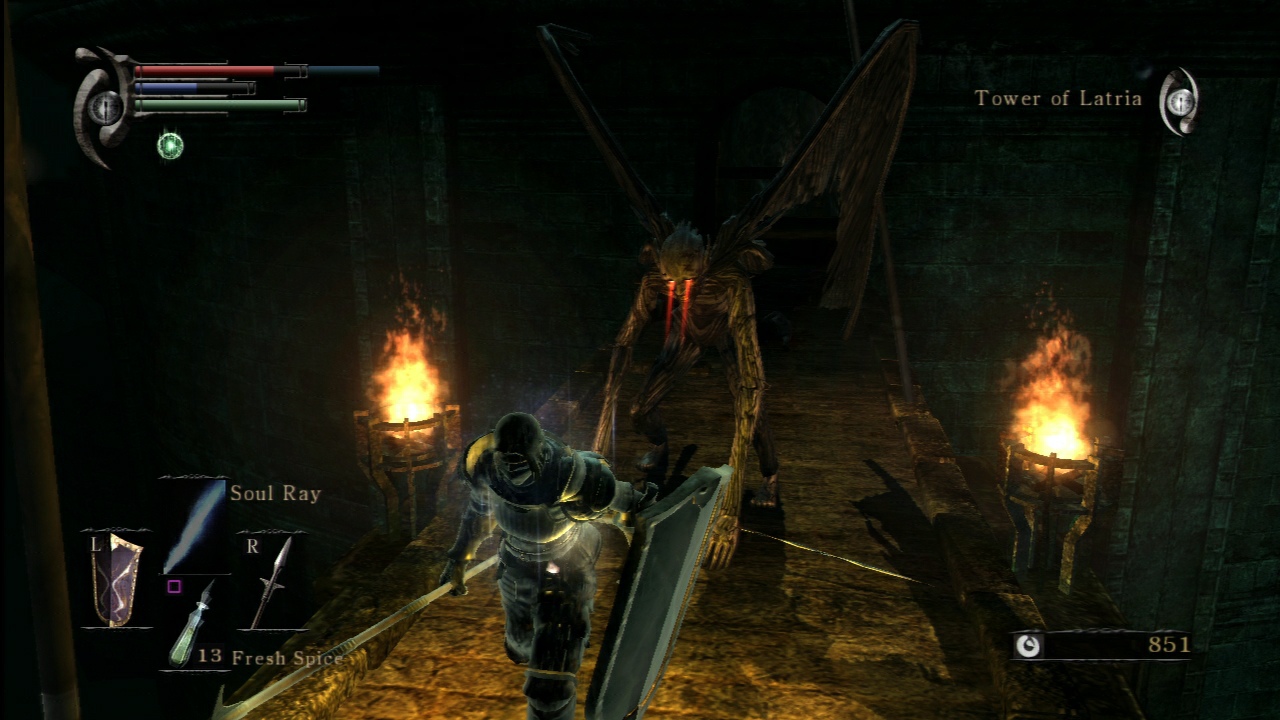
Task: Click the archstone emblem near Tower of Latria
Action: 1182,99
